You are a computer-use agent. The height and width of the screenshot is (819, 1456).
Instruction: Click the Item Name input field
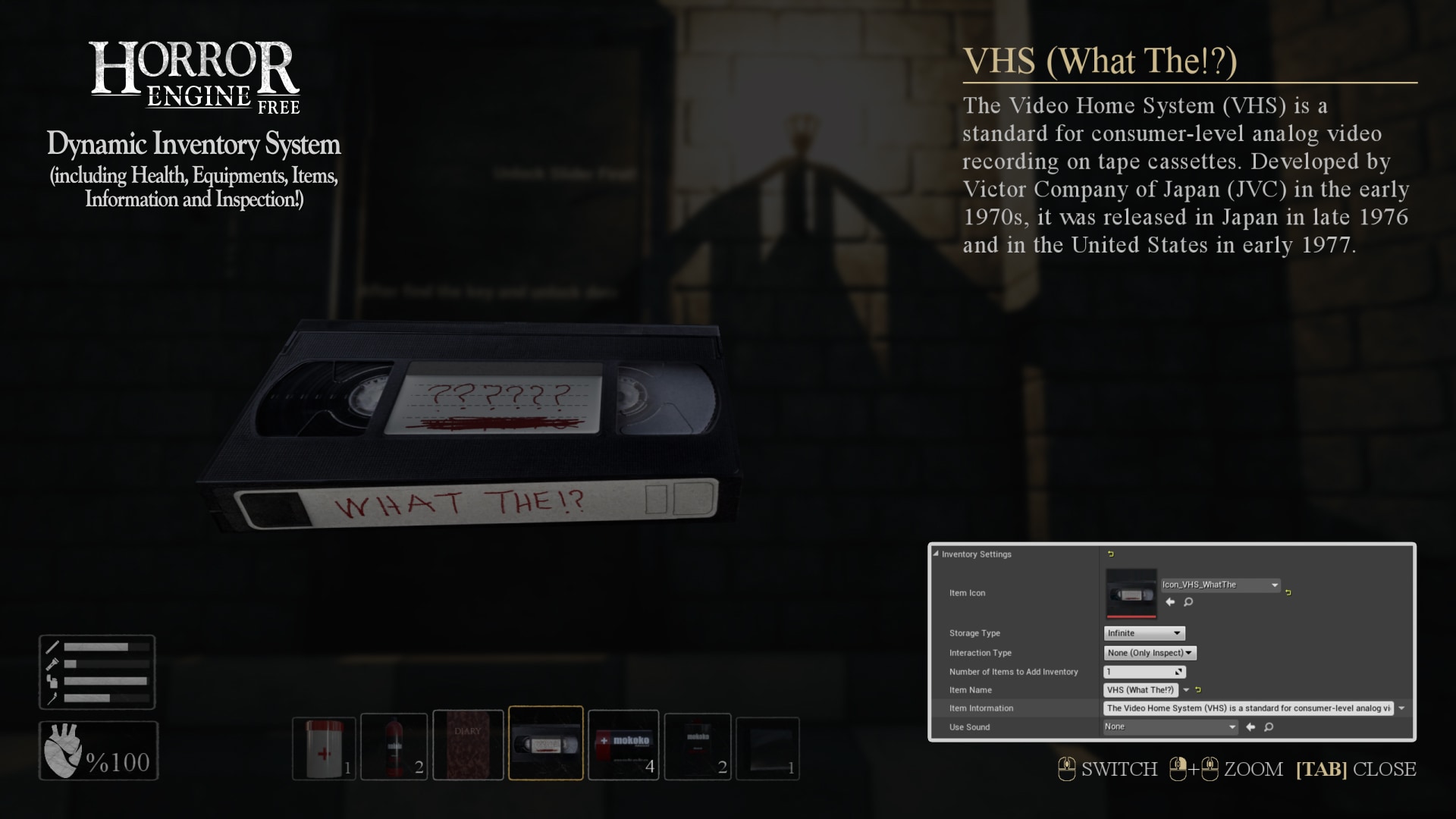pyautogui.click(x=1141, y=690)
